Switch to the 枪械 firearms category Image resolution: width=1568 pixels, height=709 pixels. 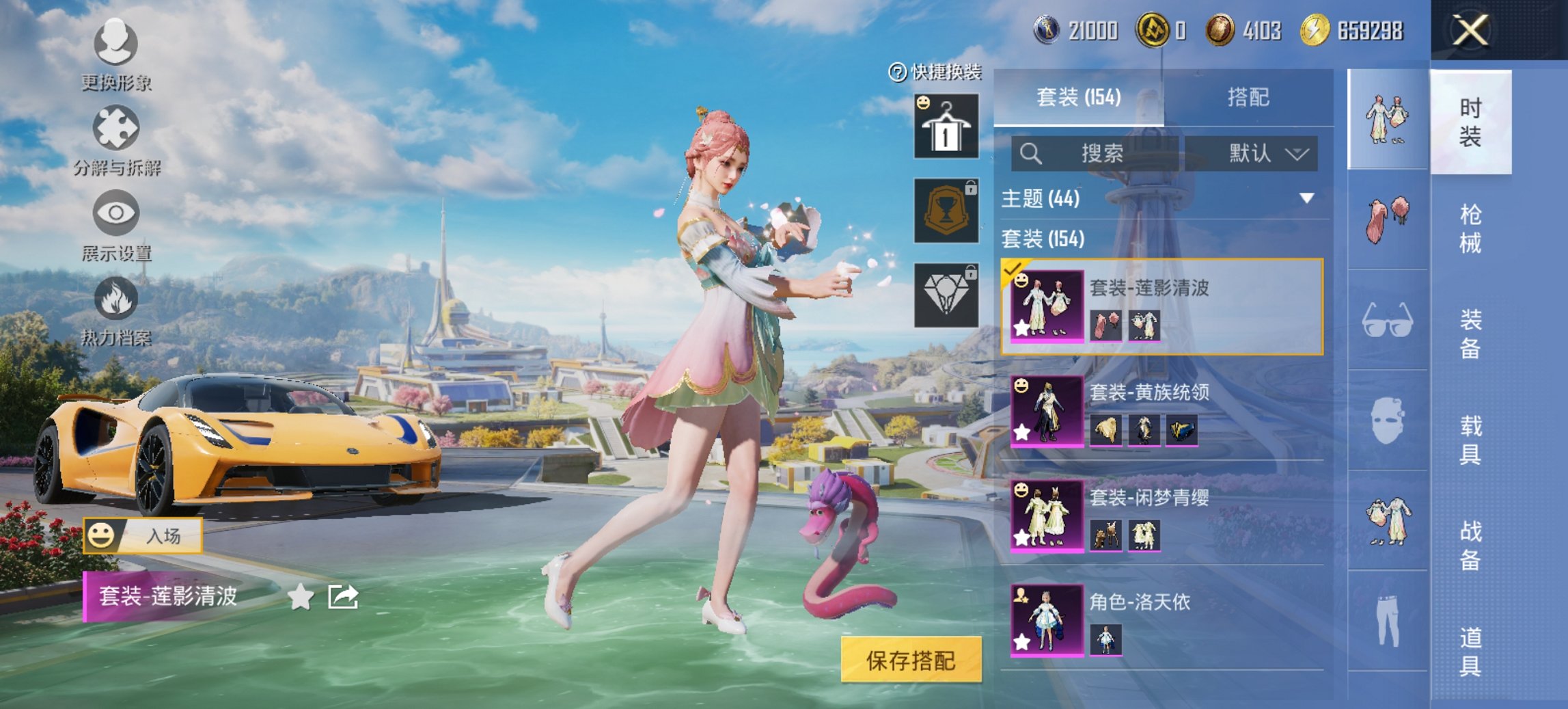click(1470, 228)
